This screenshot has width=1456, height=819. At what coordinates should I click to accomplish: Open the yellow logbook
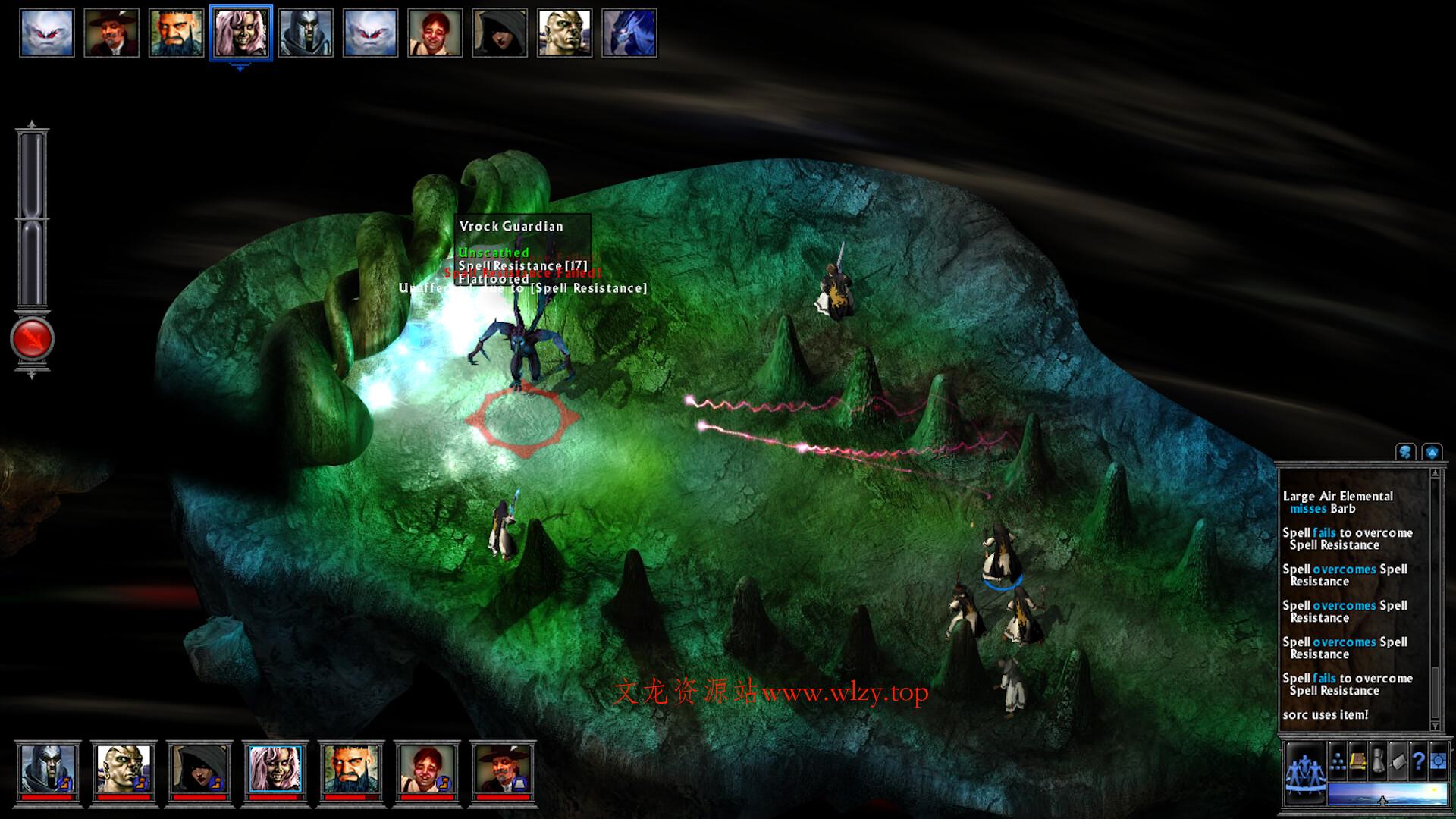click(1357, 761)
